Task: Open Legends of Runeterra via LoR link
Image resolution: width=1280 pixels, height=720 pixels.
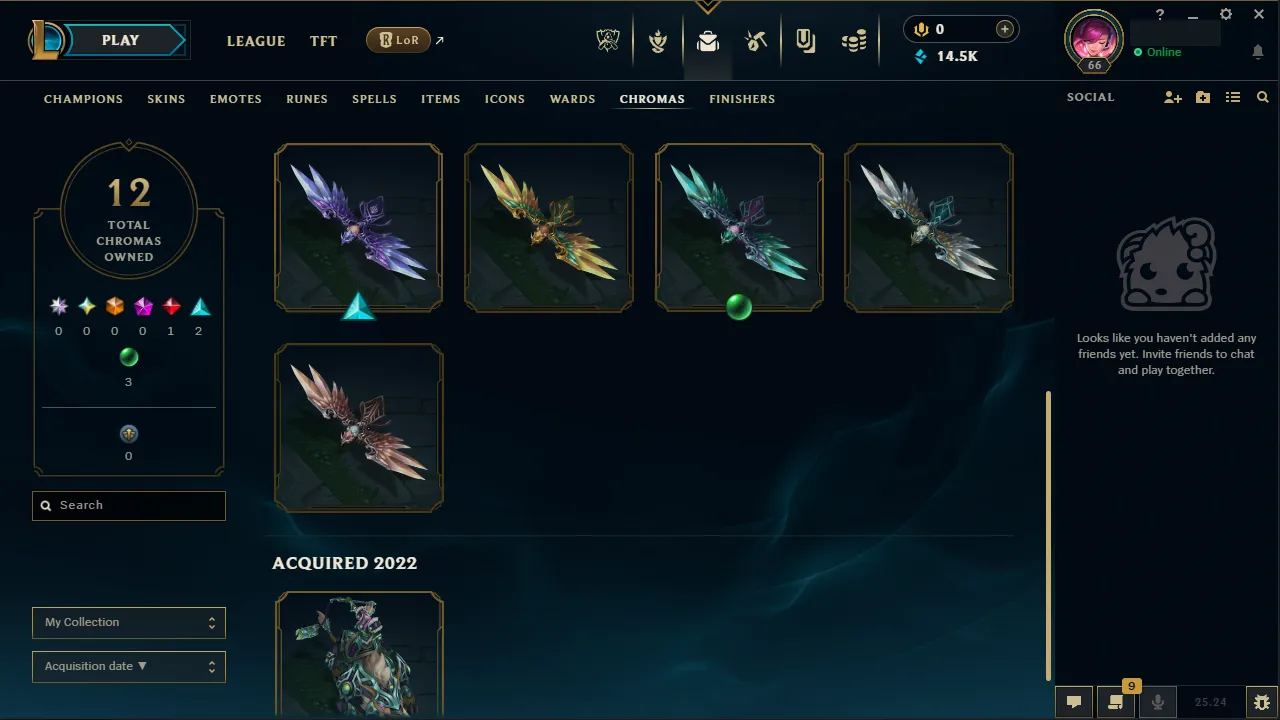Action: 398,40
